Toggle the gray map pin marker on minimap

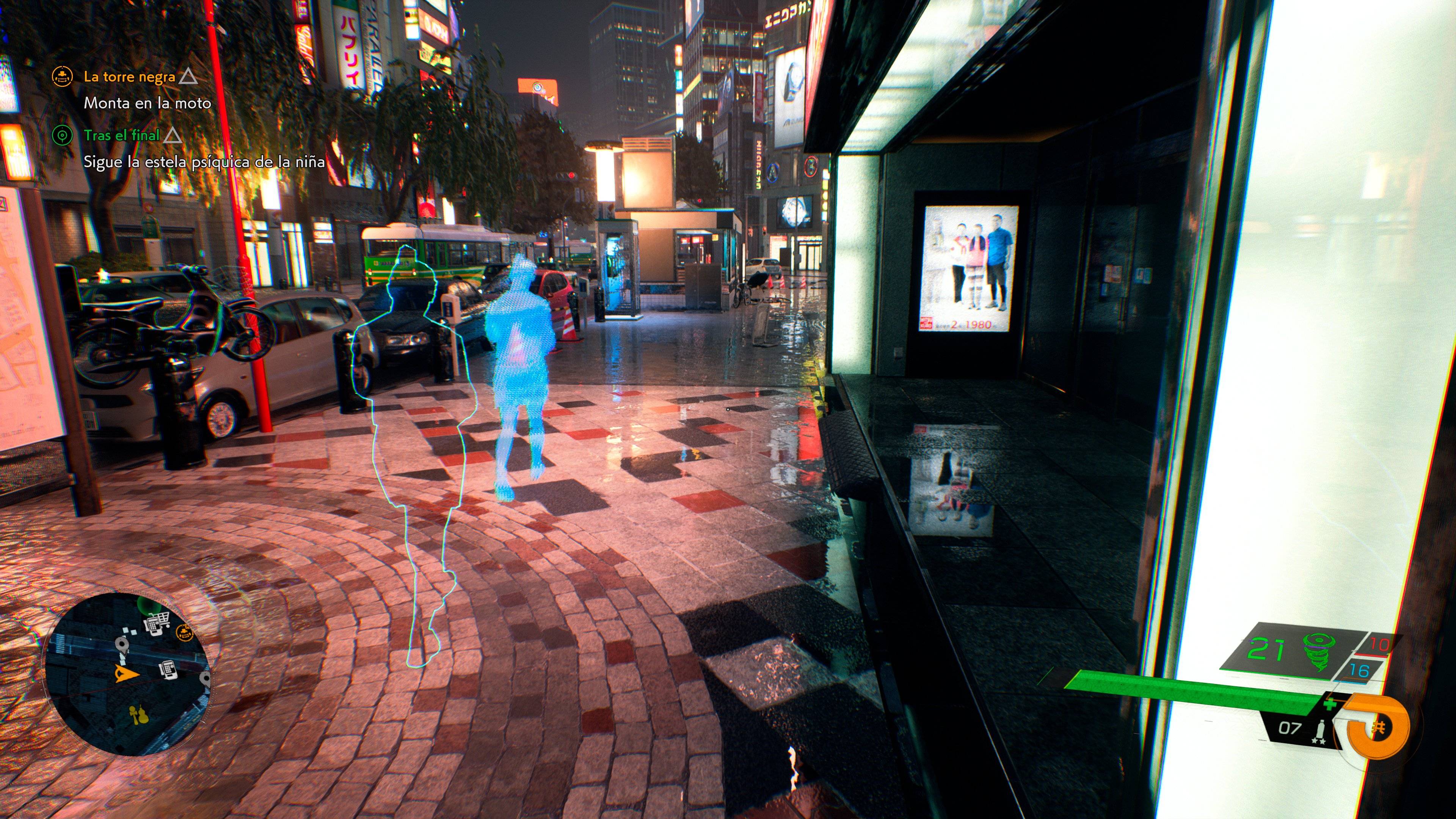[x=121, y=644]
